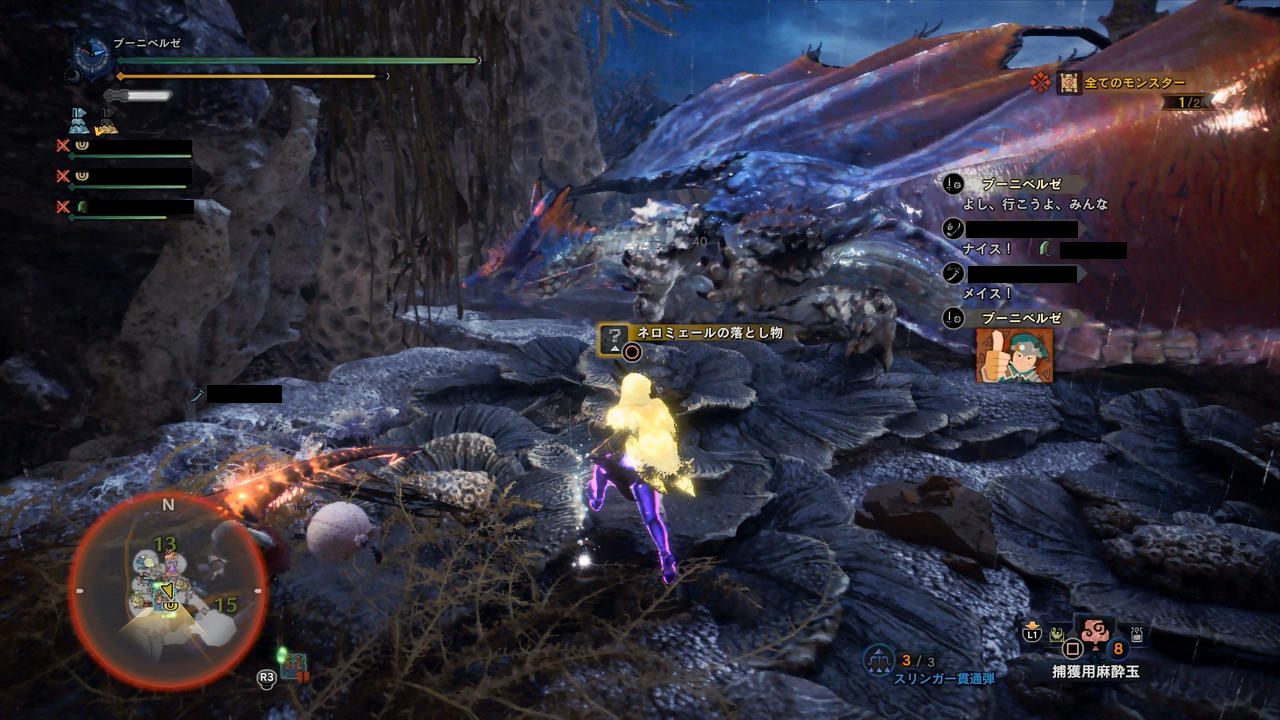Click the slinger ammo icon
The image size is (1280, 720).
pyautogui.click(x=879, y=660)
